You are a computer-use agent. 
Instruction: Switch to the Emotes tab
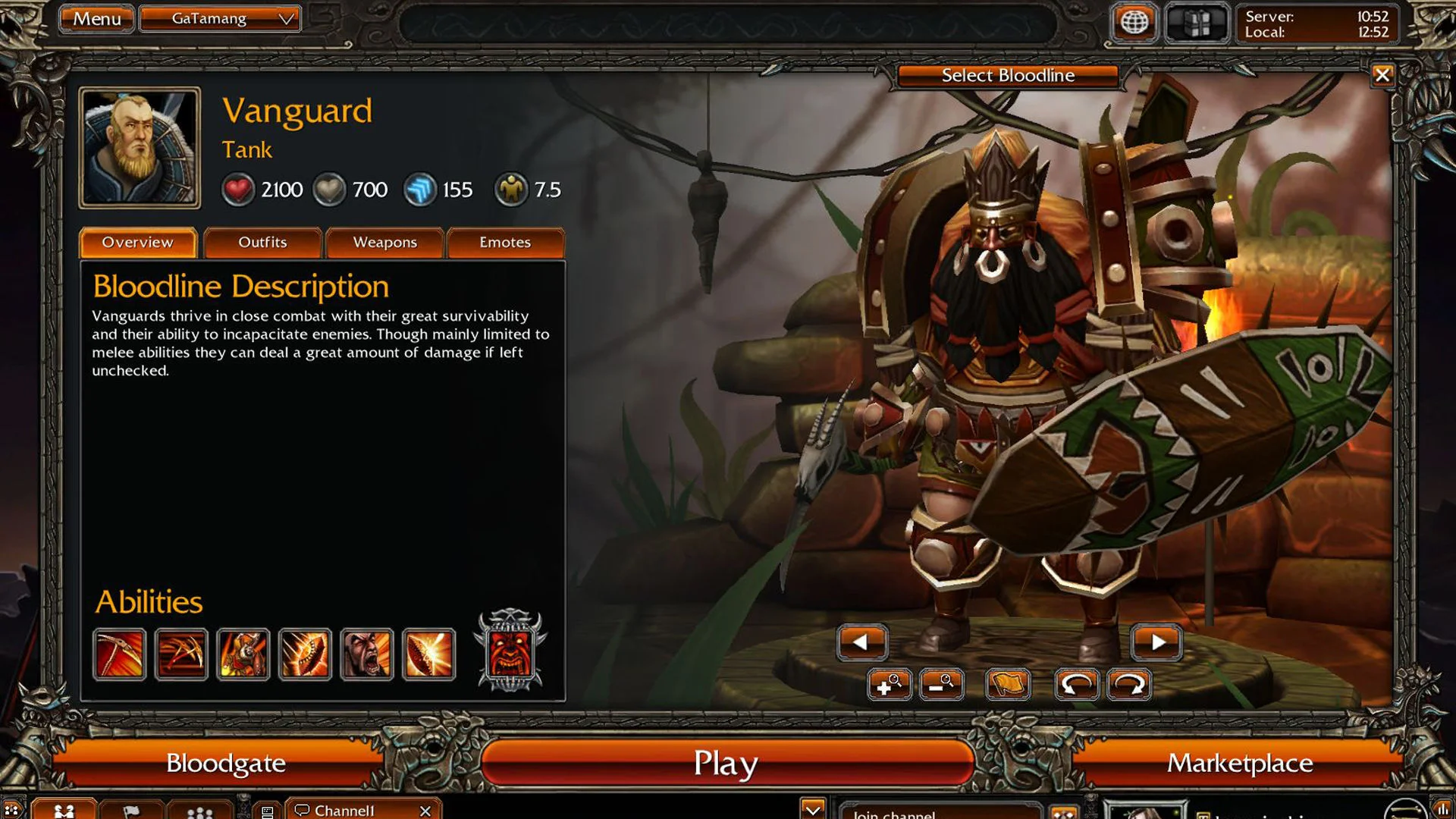(506, 243)
